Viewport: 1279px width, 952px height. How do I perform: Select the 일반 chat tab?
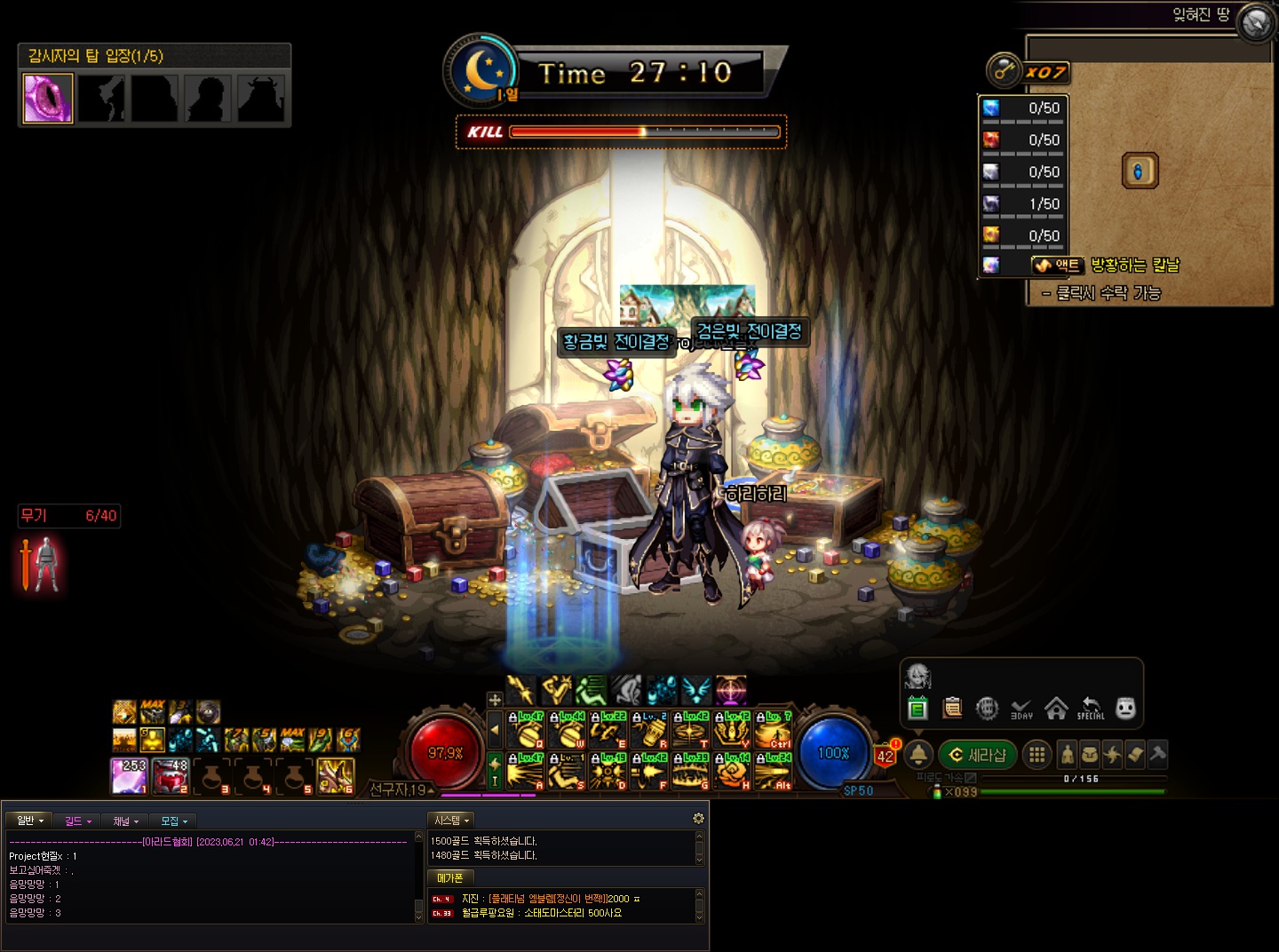[x=29, y=821]
